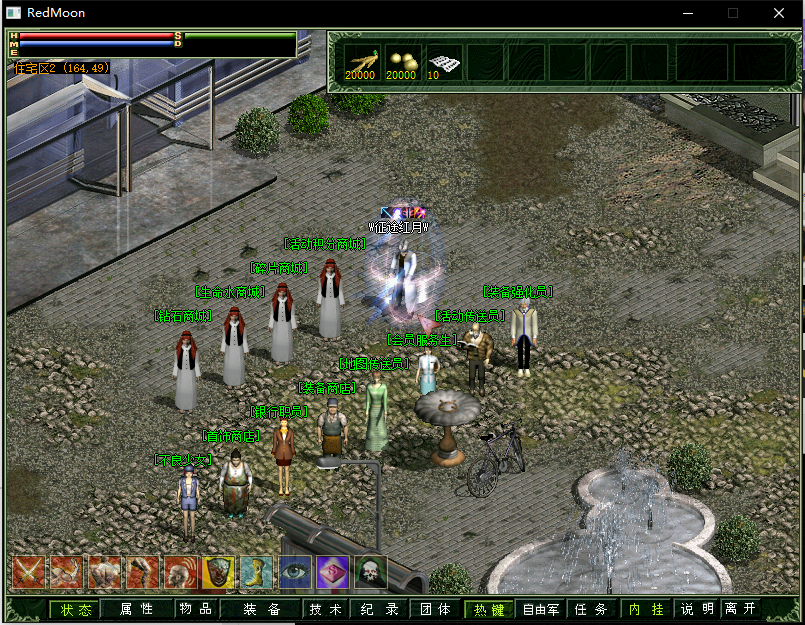805x625 pixels.
Task: Activate the eye skill icon
Action: click(x=295, y=572)
